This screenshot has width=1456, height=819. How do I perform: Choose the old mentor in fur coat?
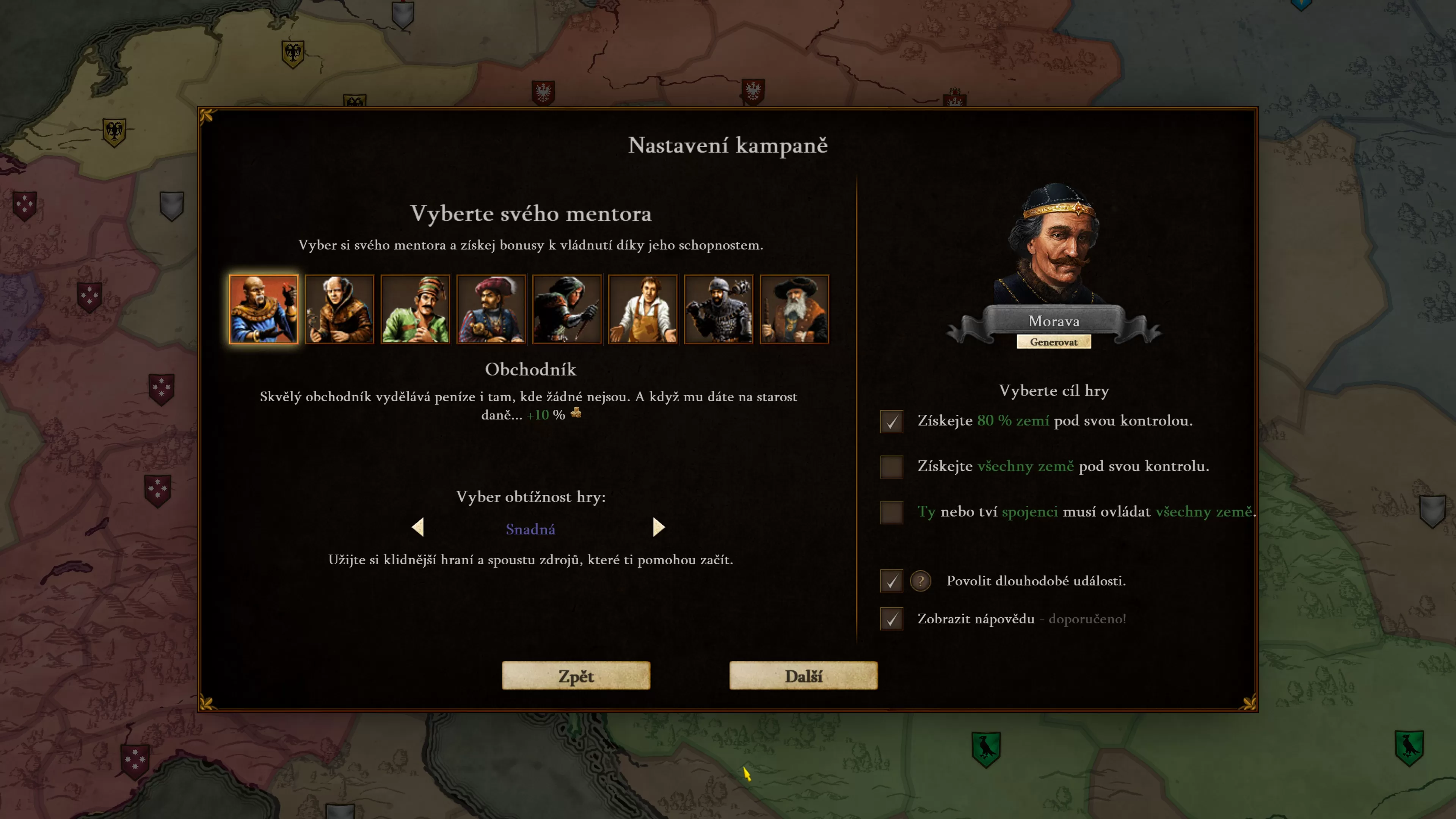339,309
